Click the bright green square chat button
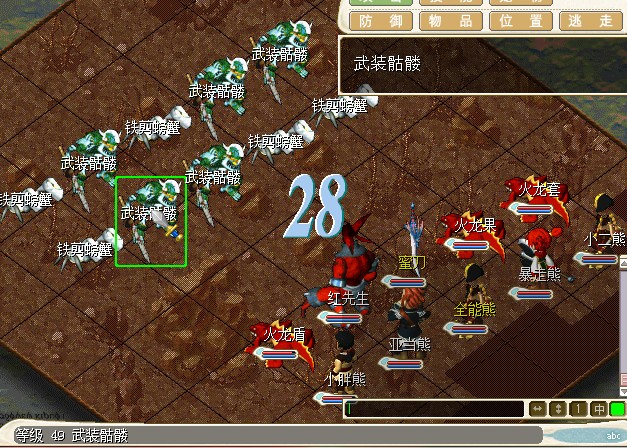 (617, 409)
